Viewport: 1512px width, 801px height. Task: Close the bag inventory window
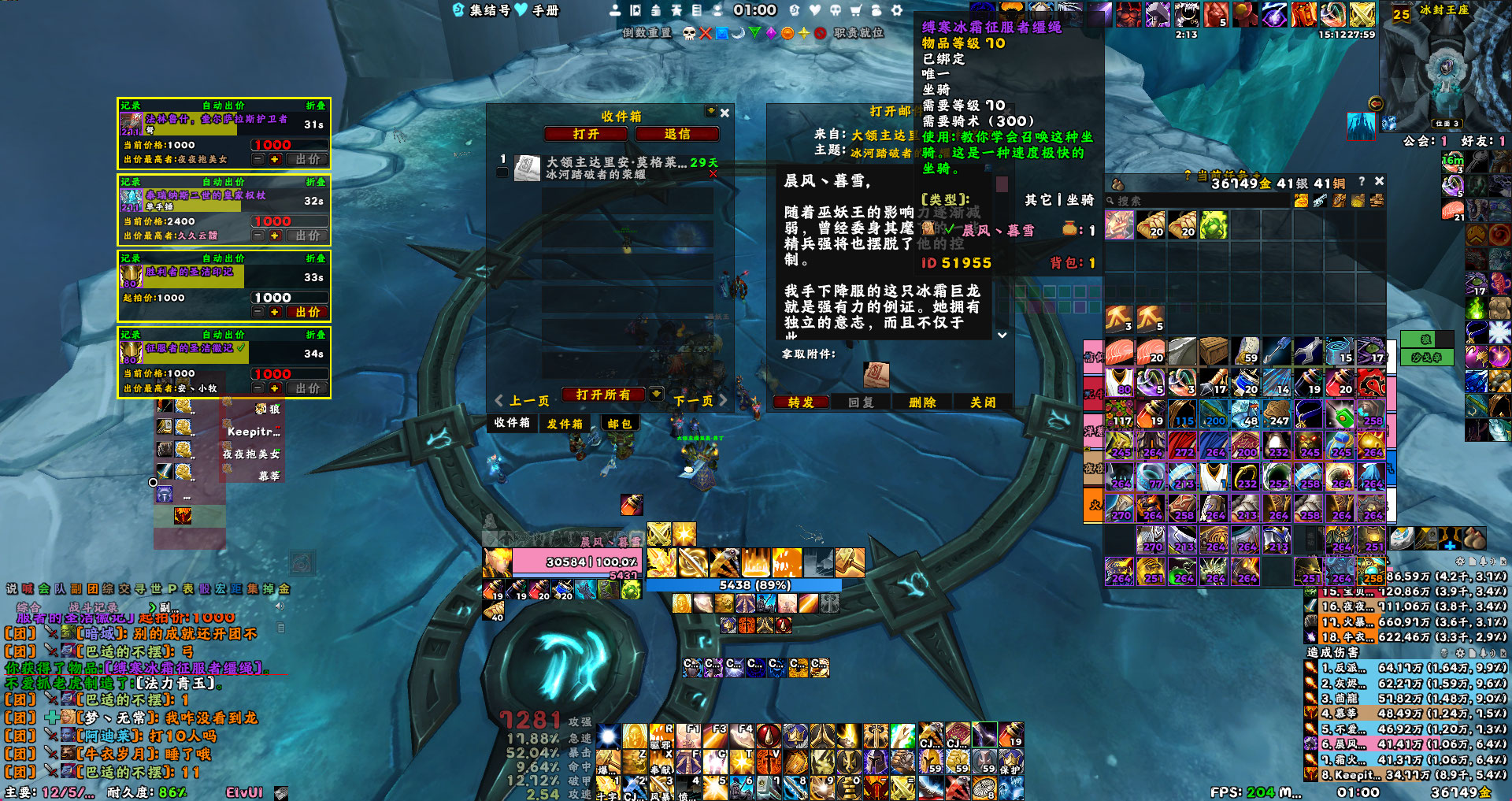1379,181
